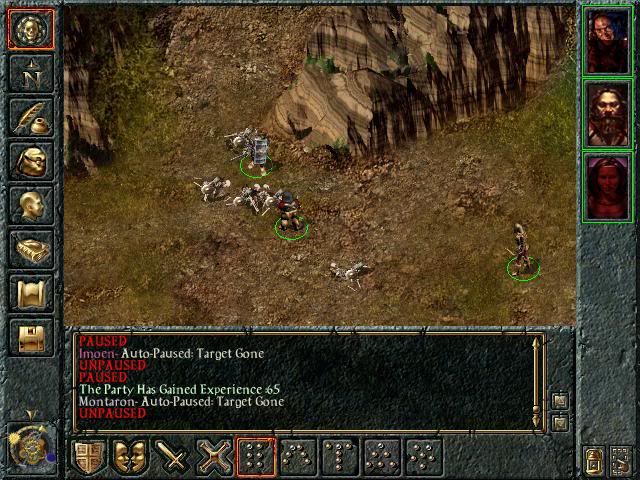The image size is (640, 480).
Task: Open the priest scroll icon
Action: (x=31, y=292)
